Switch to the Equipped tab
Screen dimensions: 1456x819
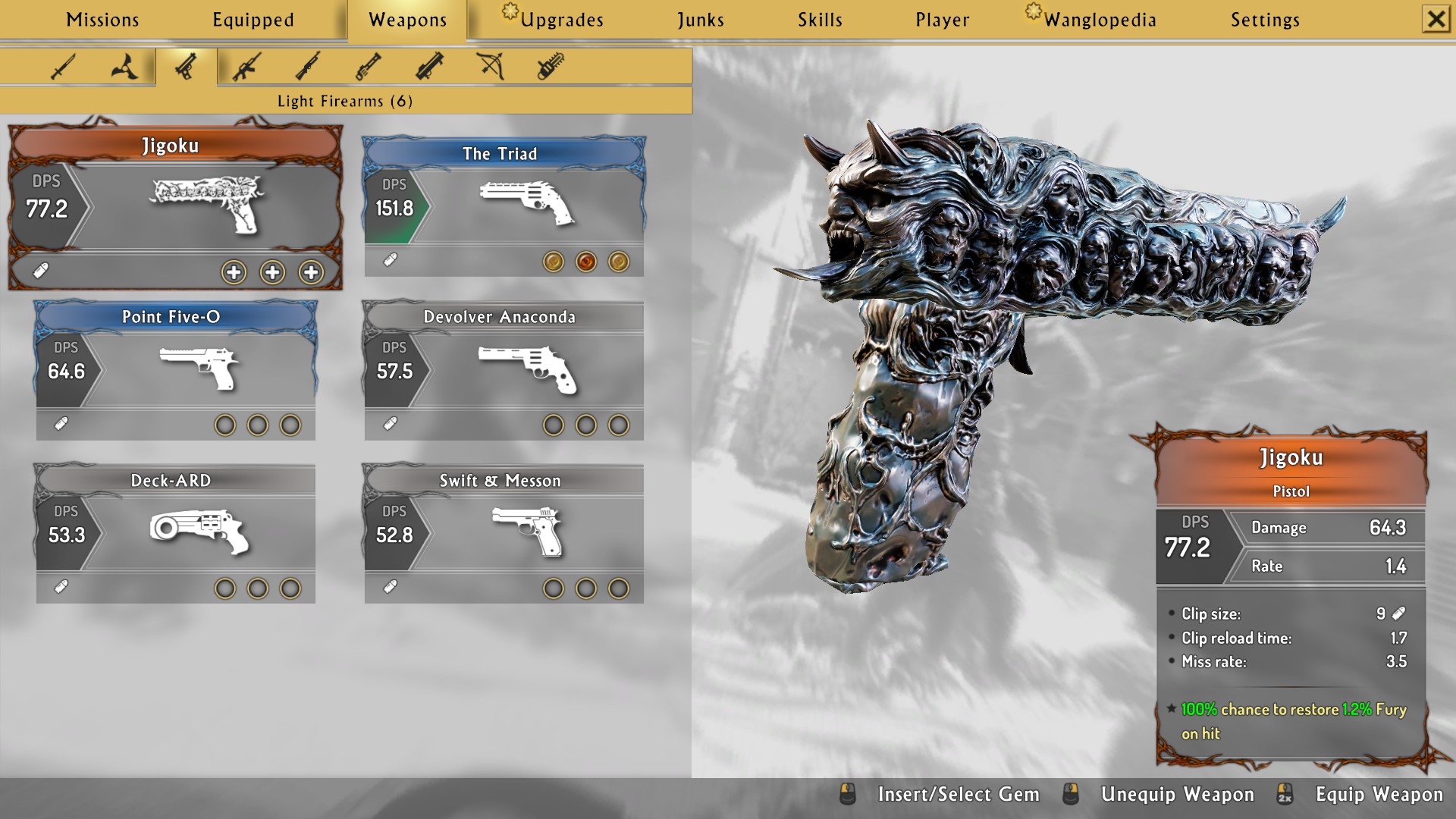point(253,20)
